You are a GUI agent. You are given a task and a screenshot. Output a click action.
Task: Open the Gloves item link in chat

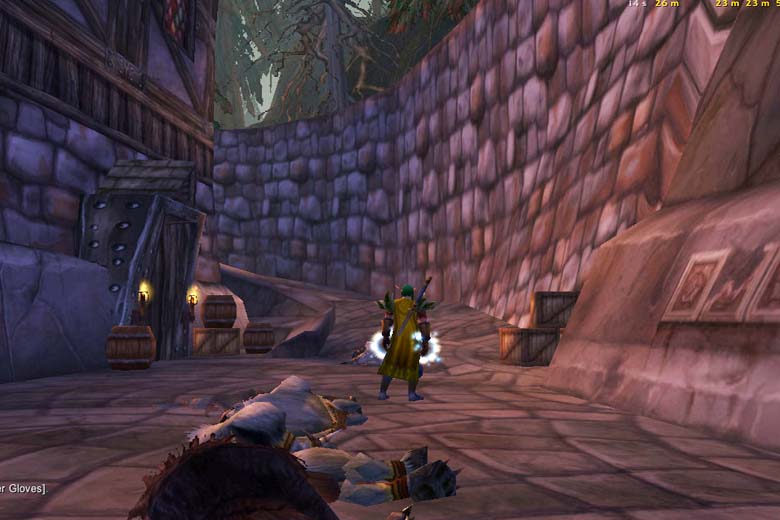[x=20, y=488]
